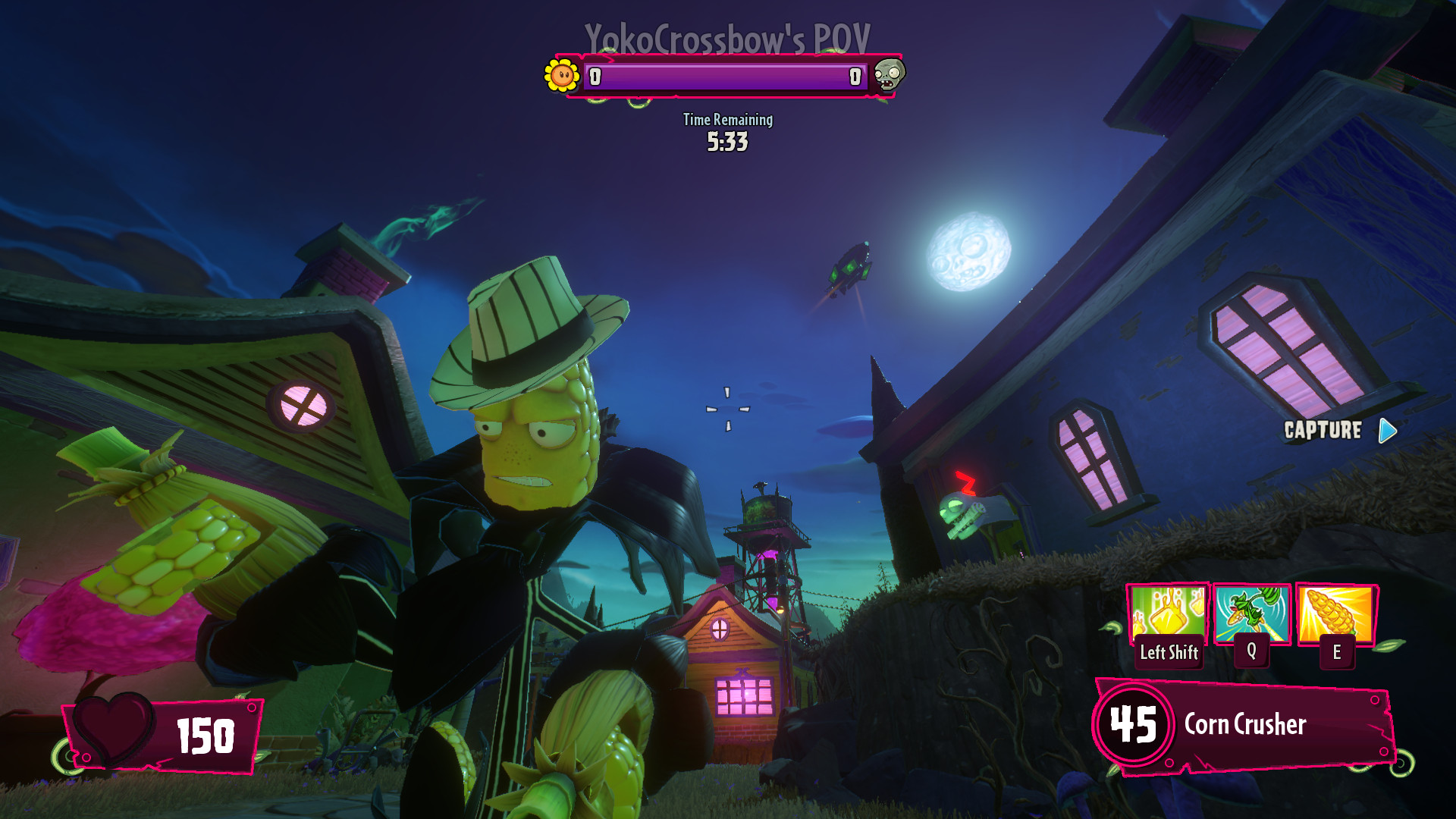Click the 150 health value readout
This screenshot has height=819, width=1456.
pos(203,733)
